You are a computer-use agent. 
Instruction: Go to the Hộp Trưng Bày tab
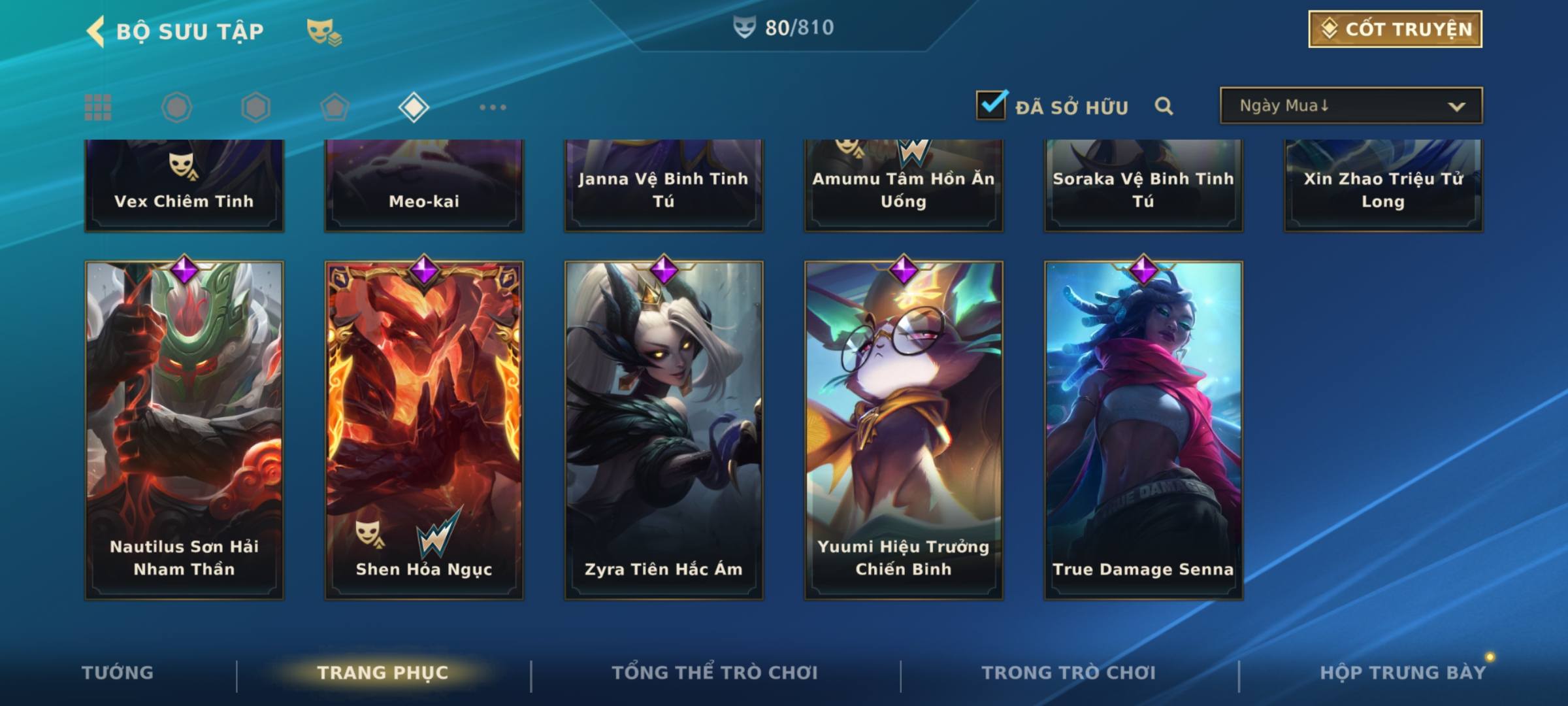1403,673
